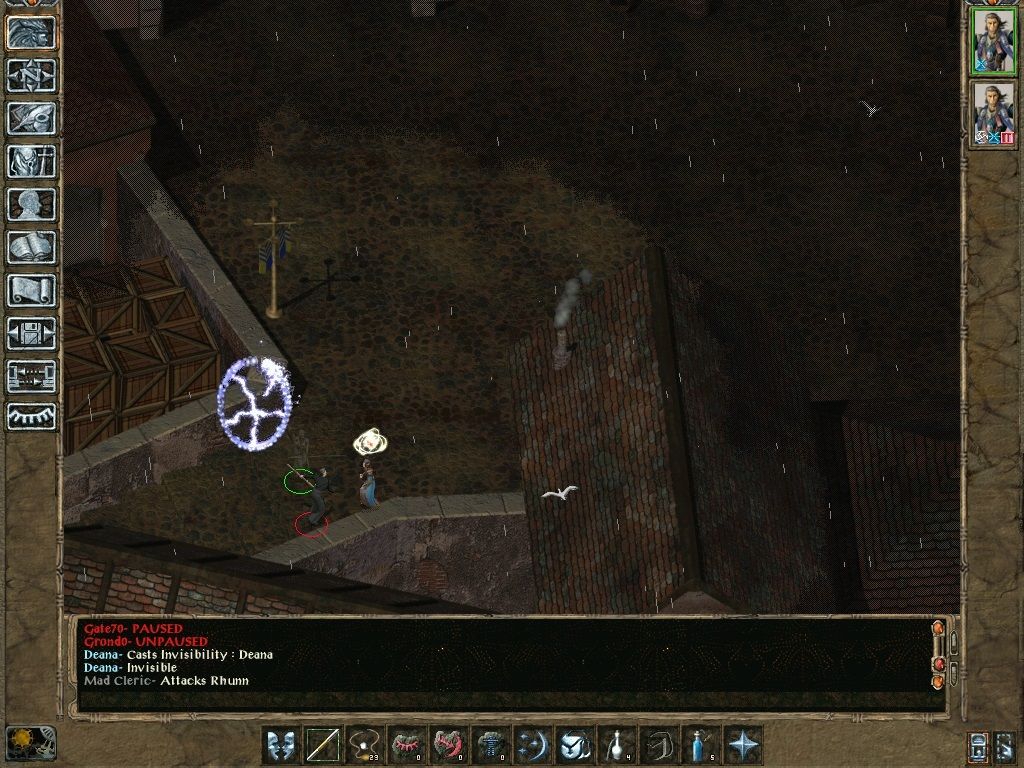Viewport: 1024px width, 768px height.
Task: Select the second party portrait
Action: pos(994,114)
